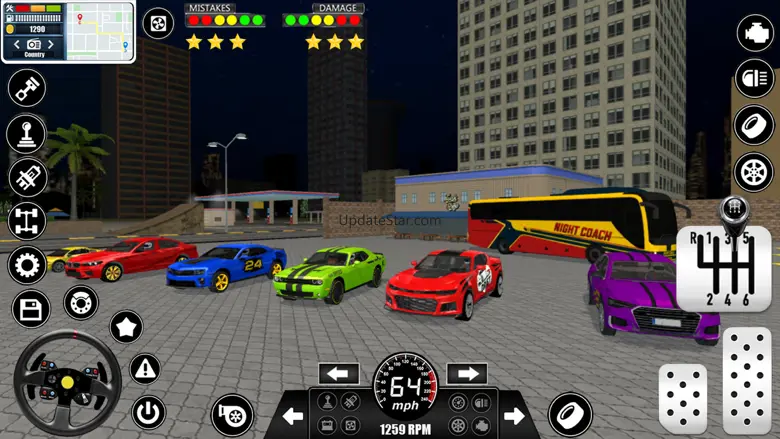
Task: Select the chassis drivetrain icon
Action: click(27, 220)
